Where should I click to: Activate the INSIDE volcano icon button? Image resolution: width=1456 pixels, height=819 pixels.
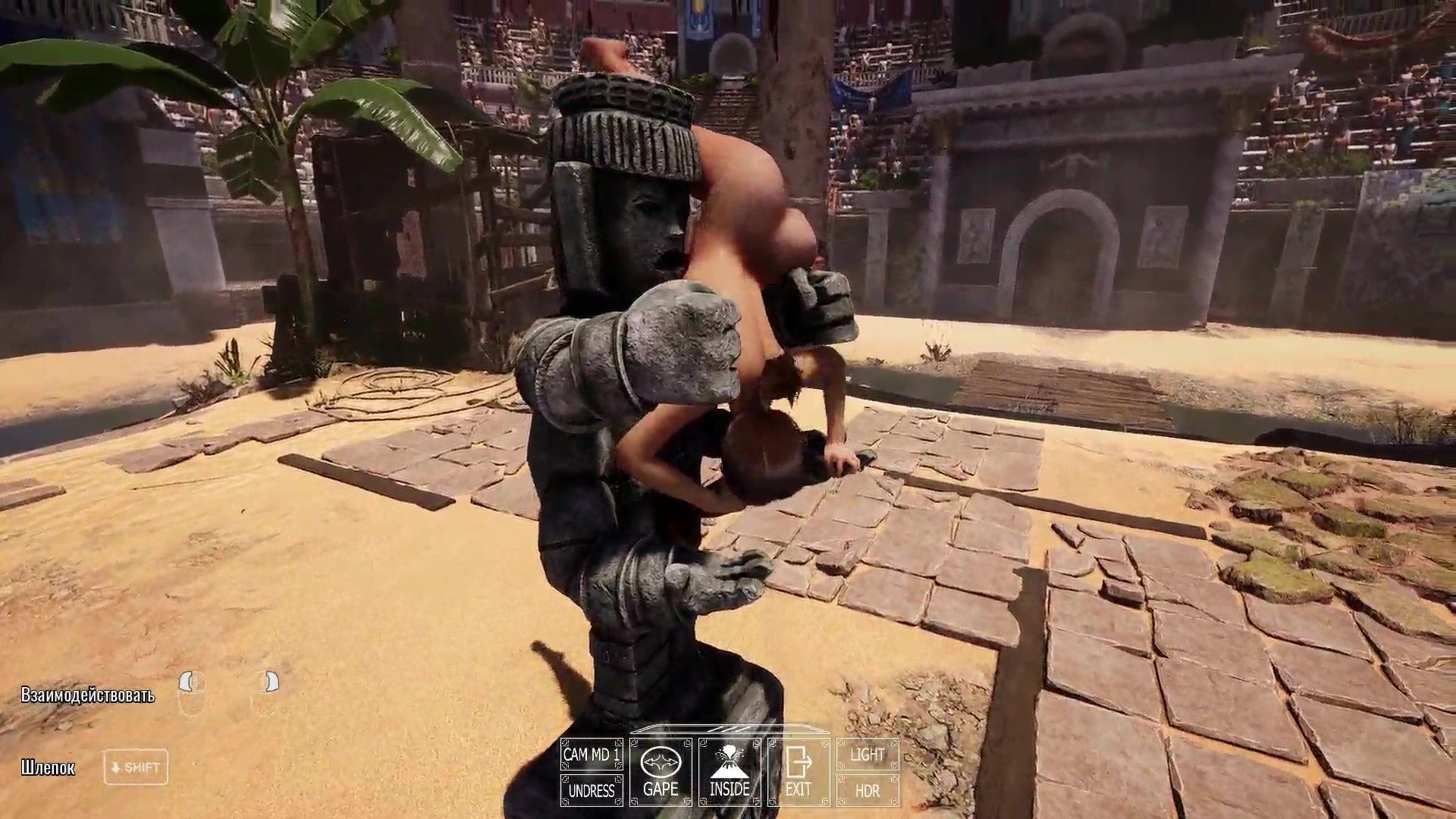pos(730,773)
